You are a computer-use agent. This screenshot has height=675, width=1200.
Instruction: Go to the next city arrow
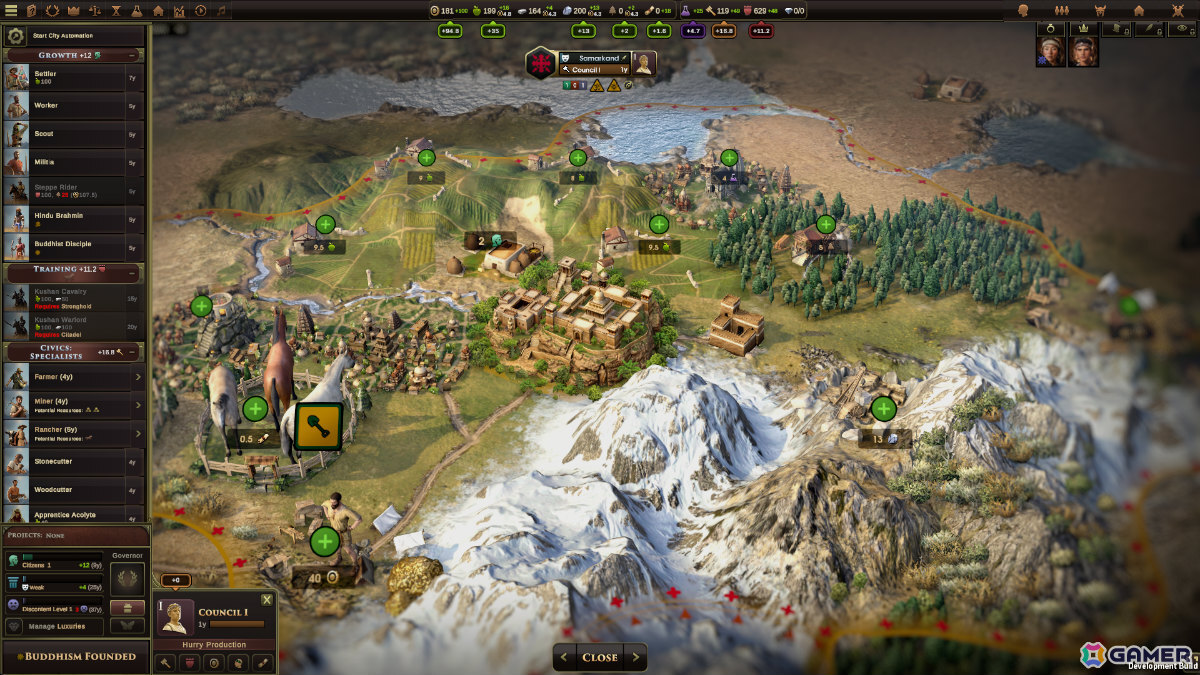pos(635,657)
